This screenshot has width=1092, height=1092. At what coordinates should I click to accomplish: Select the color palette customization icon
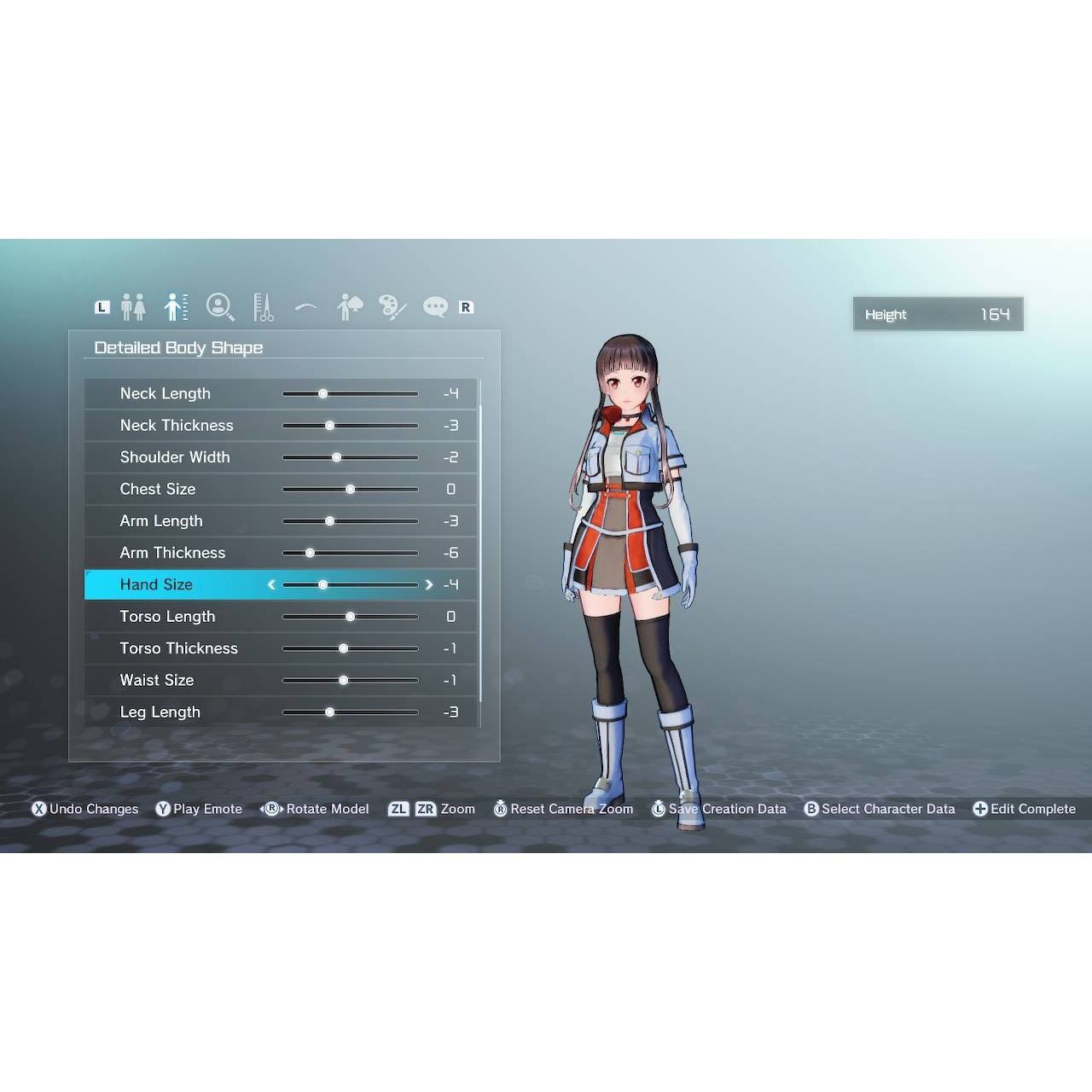[392, 307]
